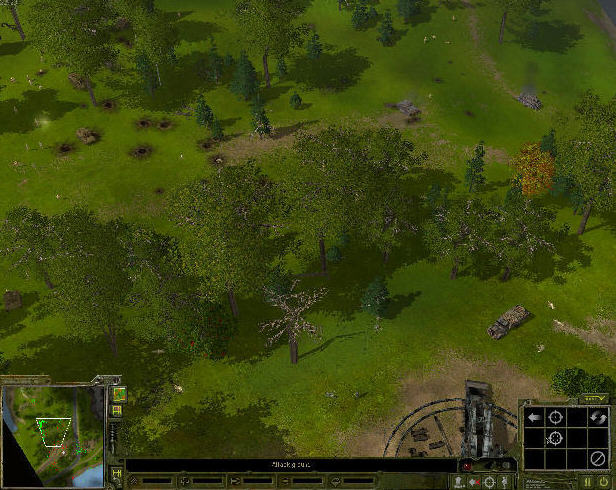
Task: Open the menu via the power button
Action: [x=603, y=482]
